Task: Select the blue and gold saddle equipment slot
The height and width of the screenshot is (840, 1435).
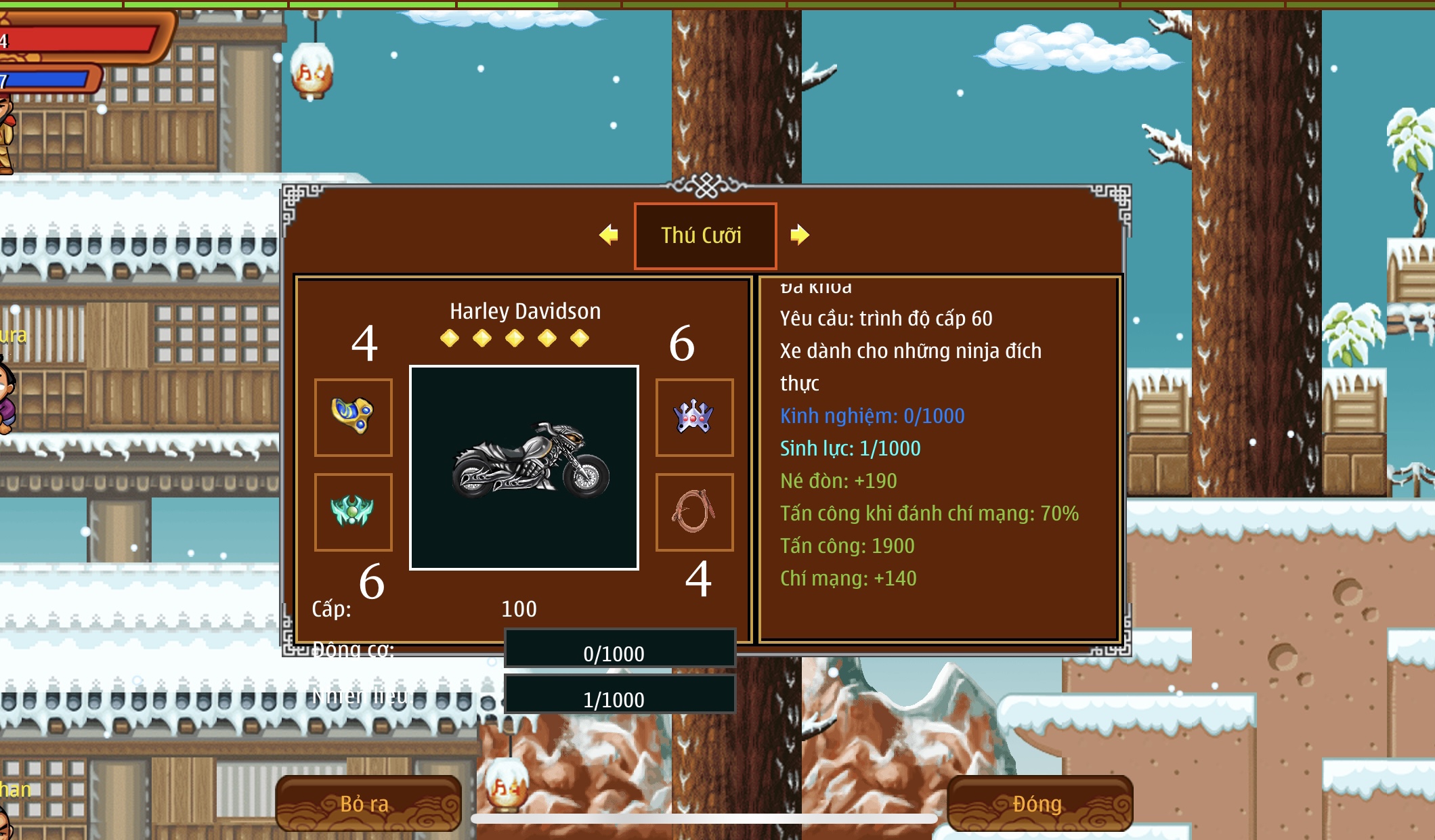Action: pos(353,417)
